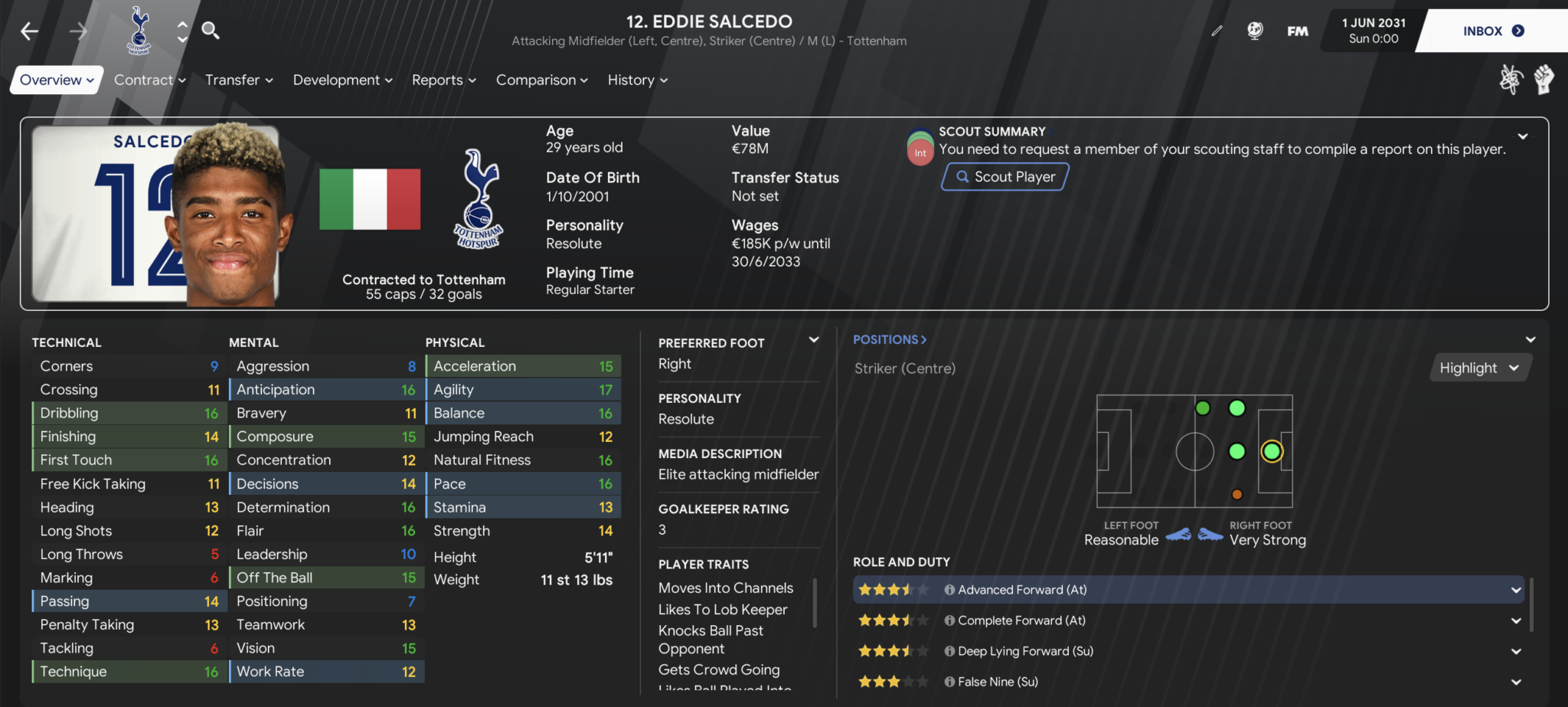Screen dimensions: 1568x707
Task: Open the Highlight dropdown in Positions
Action: pyautogui.click(x=1478, y=368)
